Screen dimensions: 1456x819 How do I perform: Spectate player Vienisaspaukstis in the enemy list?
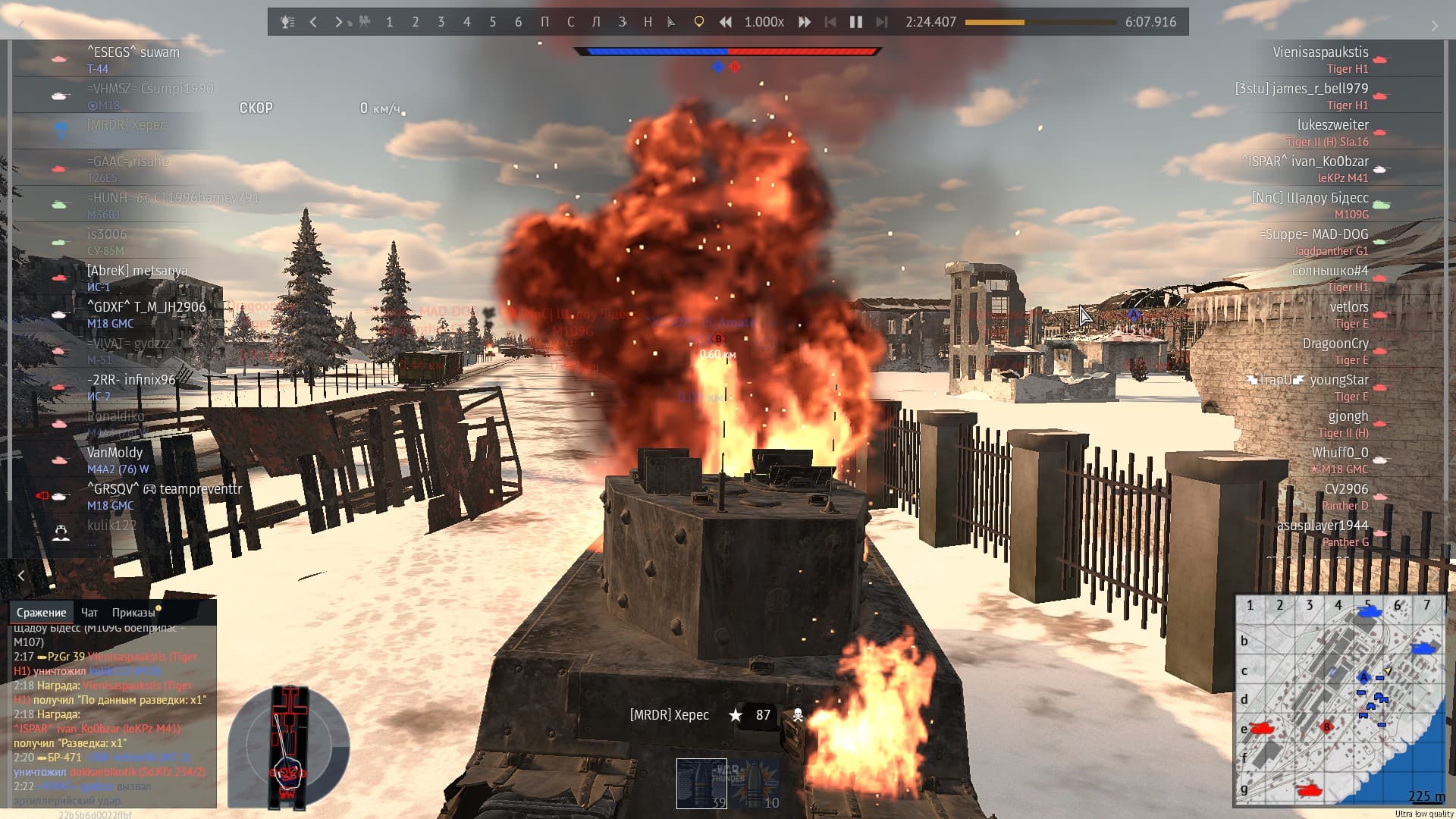tap(1320, 52)
